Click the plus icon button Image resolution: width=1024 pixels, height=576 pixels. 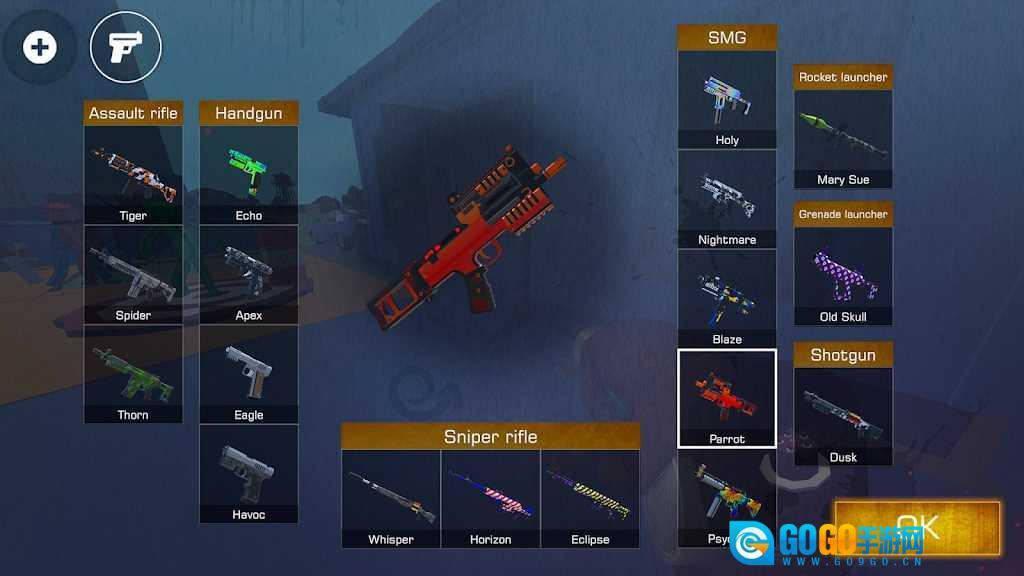[x=40, y=47]
